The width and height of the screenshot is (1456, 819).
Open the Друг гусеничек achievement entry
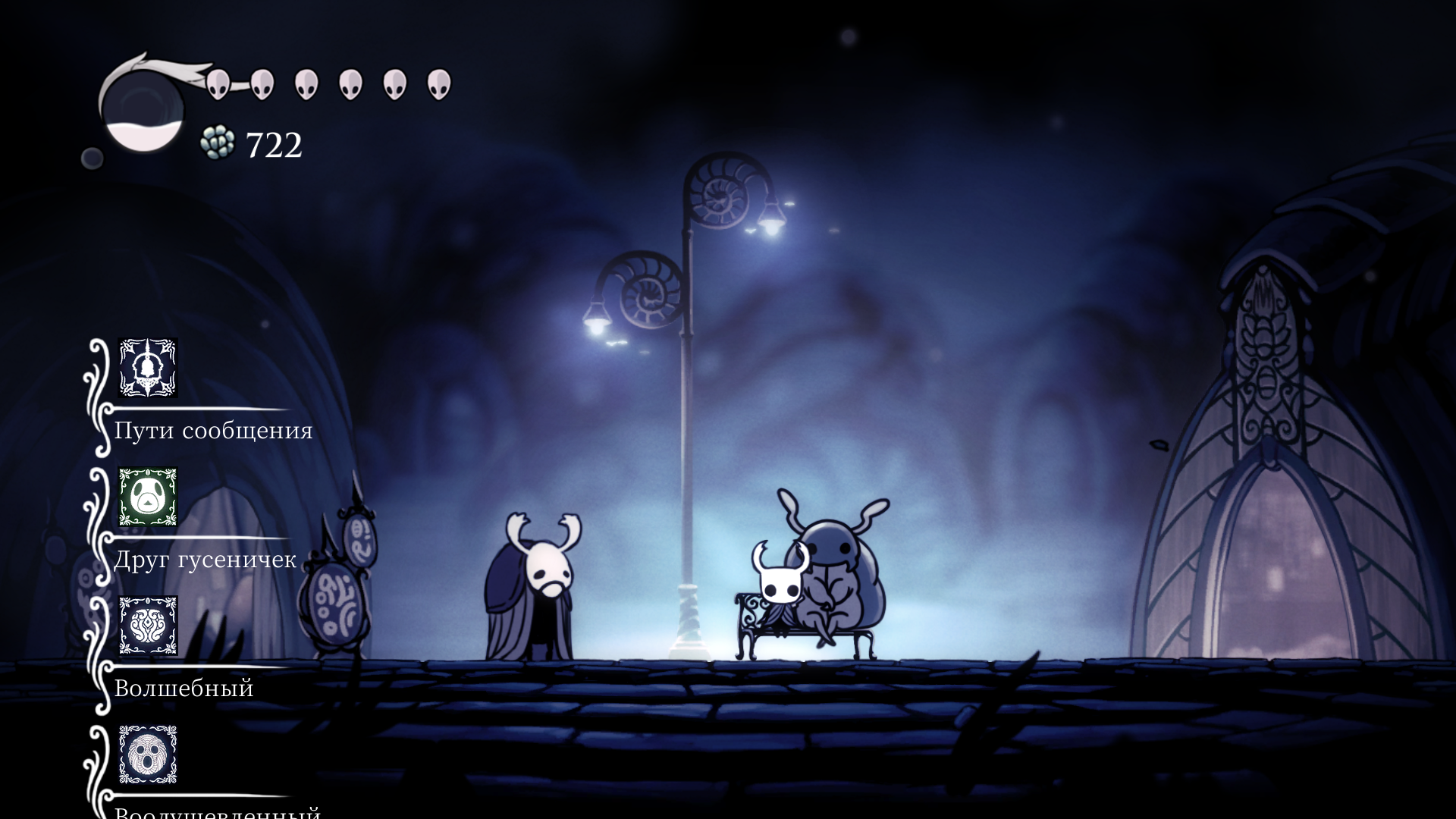pyautogui.click(x=205, y=560)
